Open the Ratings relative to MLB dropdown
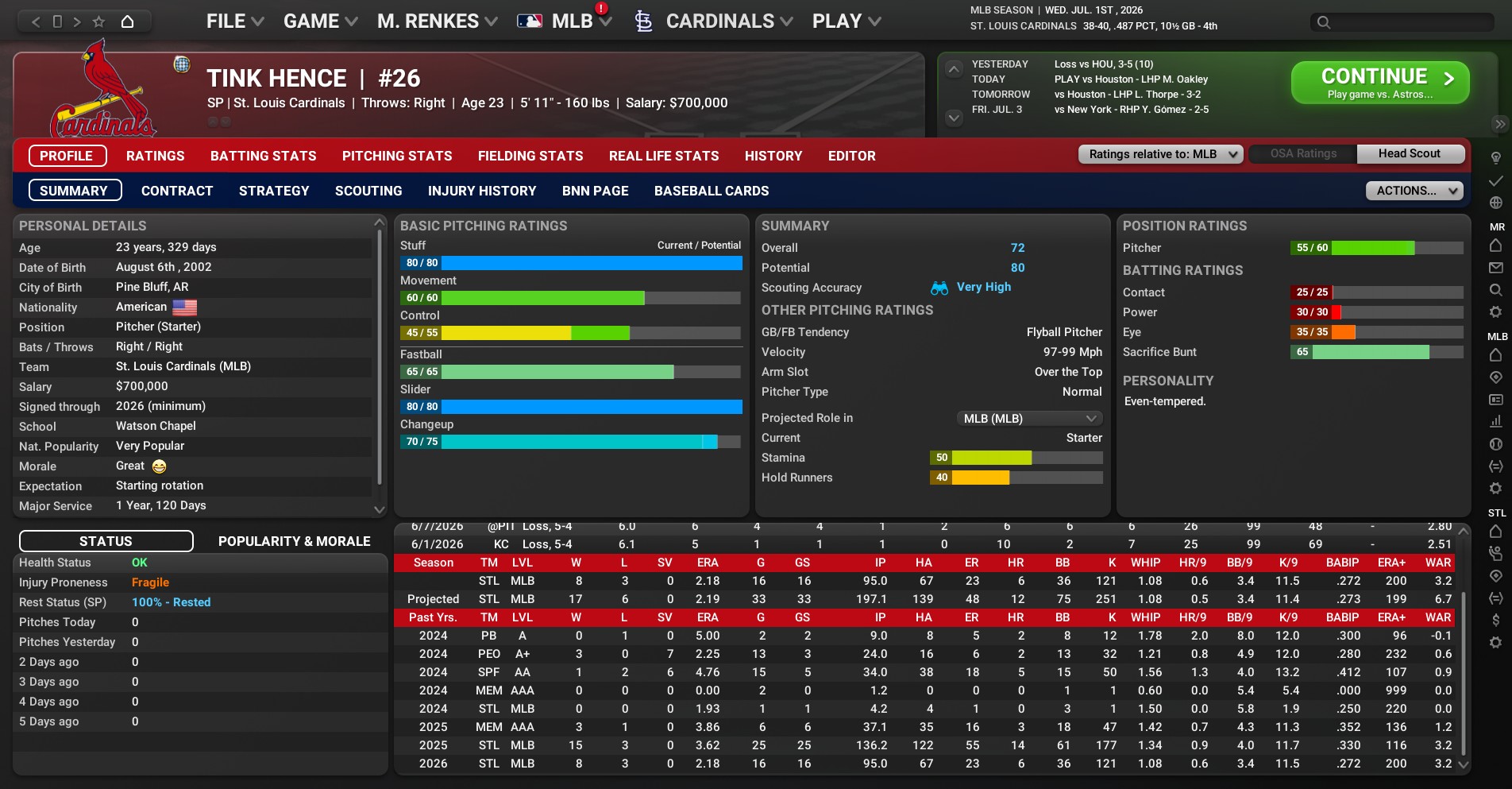Viewport: 1512px width, 789px height. click(x=1160, y=154)
